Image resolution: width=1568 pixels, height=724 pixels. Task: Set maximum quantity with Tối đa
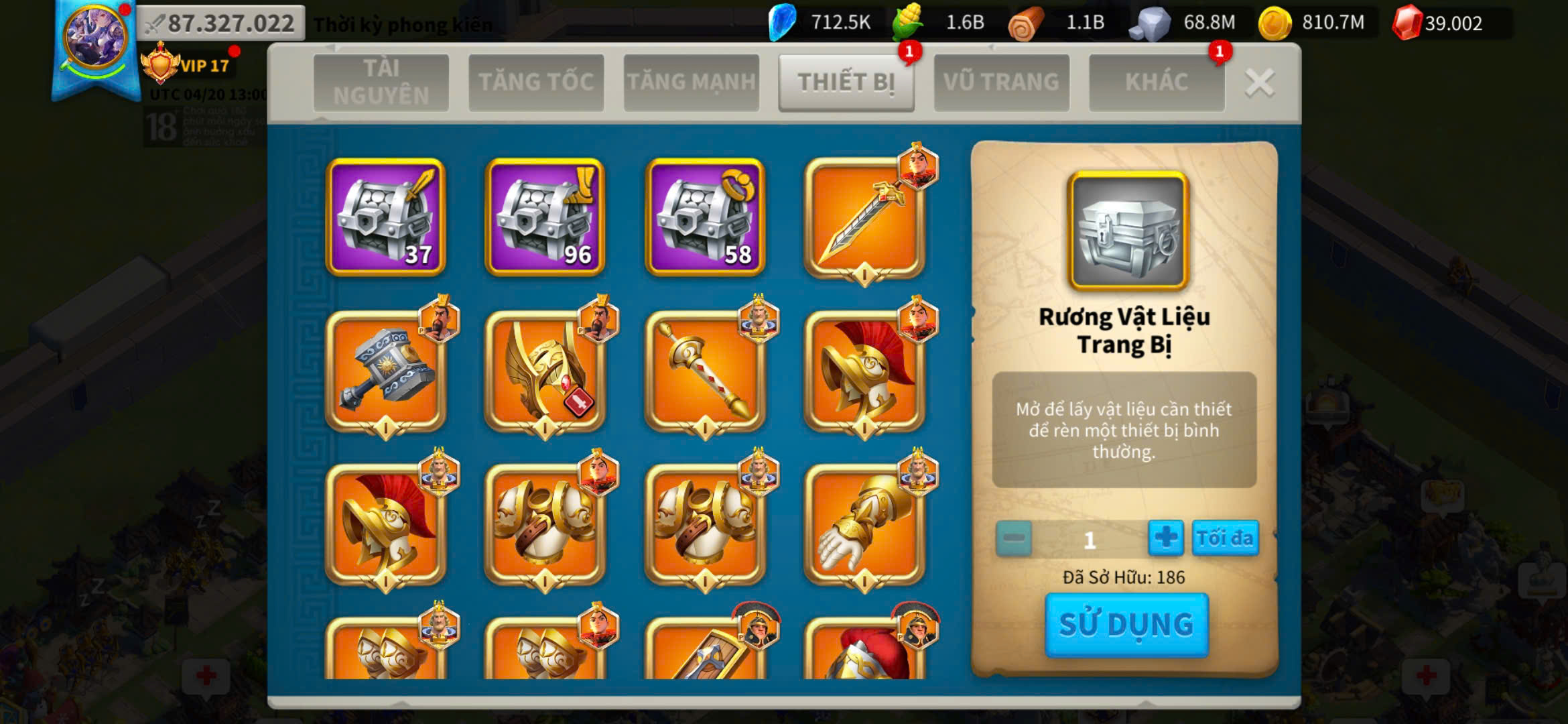[x=1224, y=538]
